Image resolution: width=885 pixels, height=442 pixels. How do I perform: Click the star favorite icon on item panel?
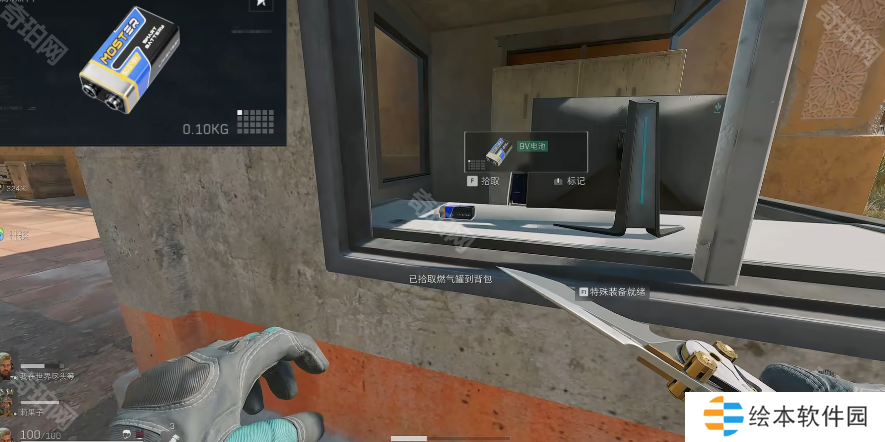pos(262,5)
